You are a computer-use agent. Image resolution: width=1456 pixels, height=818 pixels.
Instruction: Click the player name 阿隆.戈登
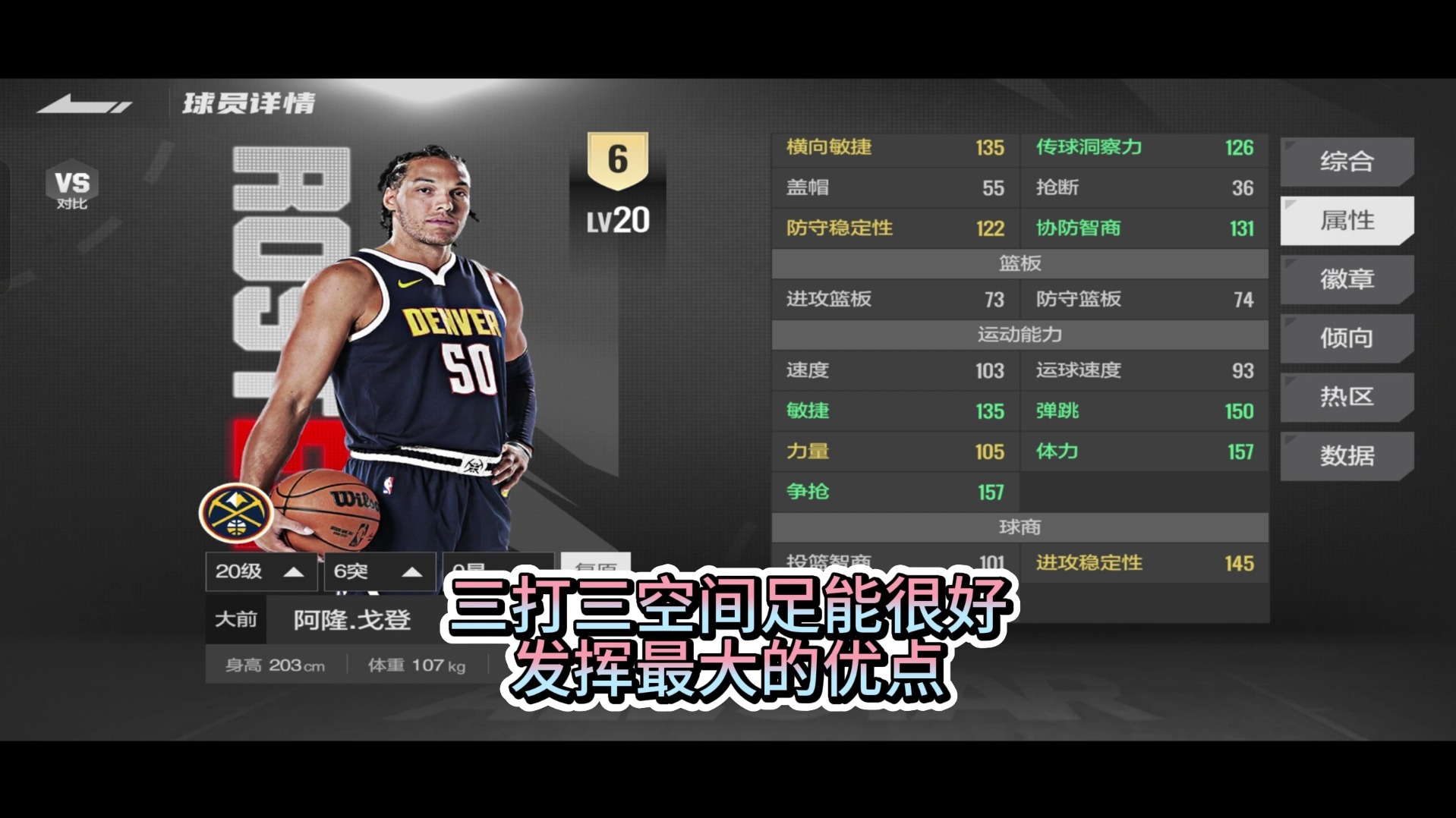(351, 619)
